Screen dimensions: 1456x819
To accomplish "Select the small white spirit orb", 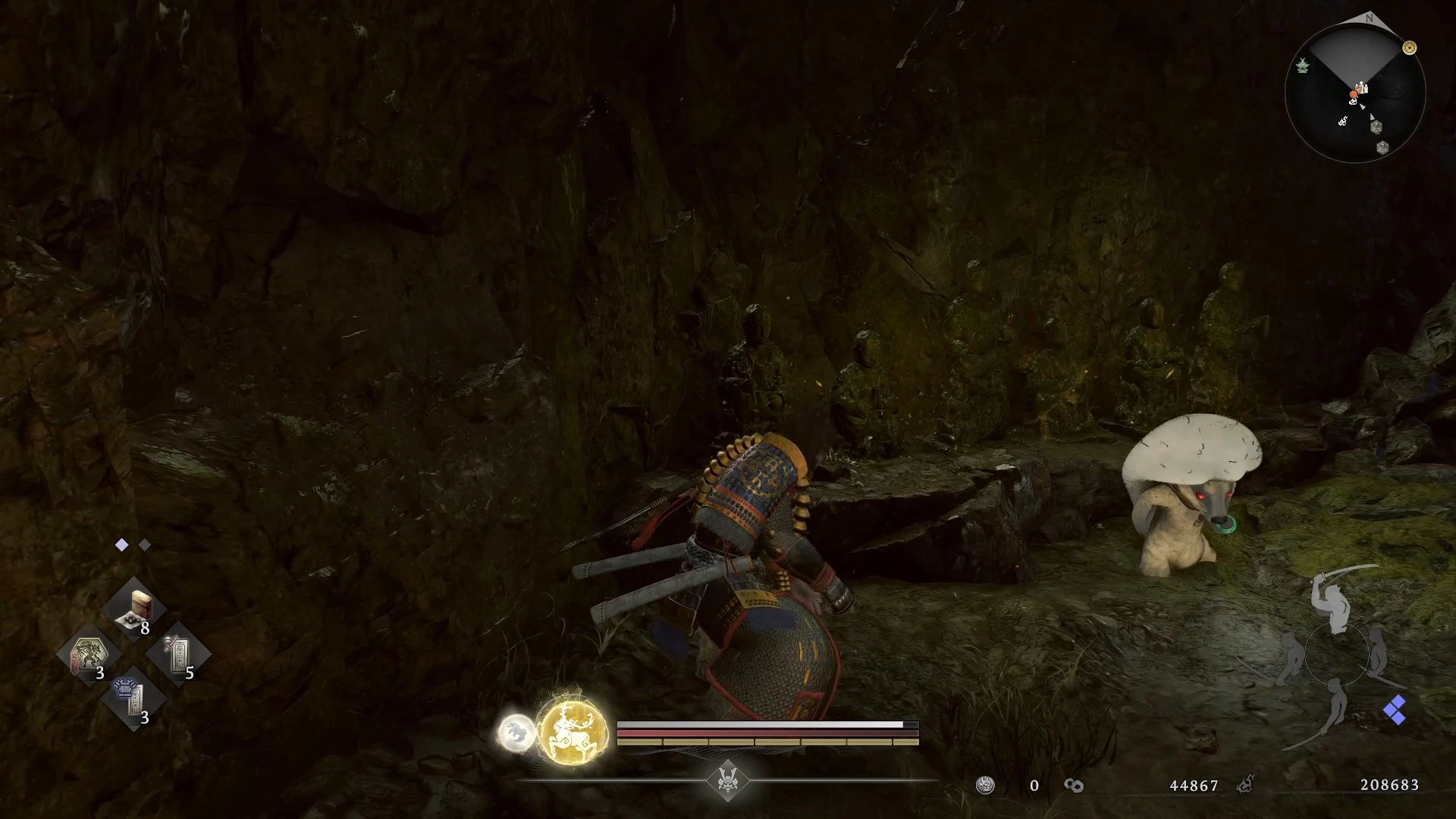I will [x=516, y=733].
